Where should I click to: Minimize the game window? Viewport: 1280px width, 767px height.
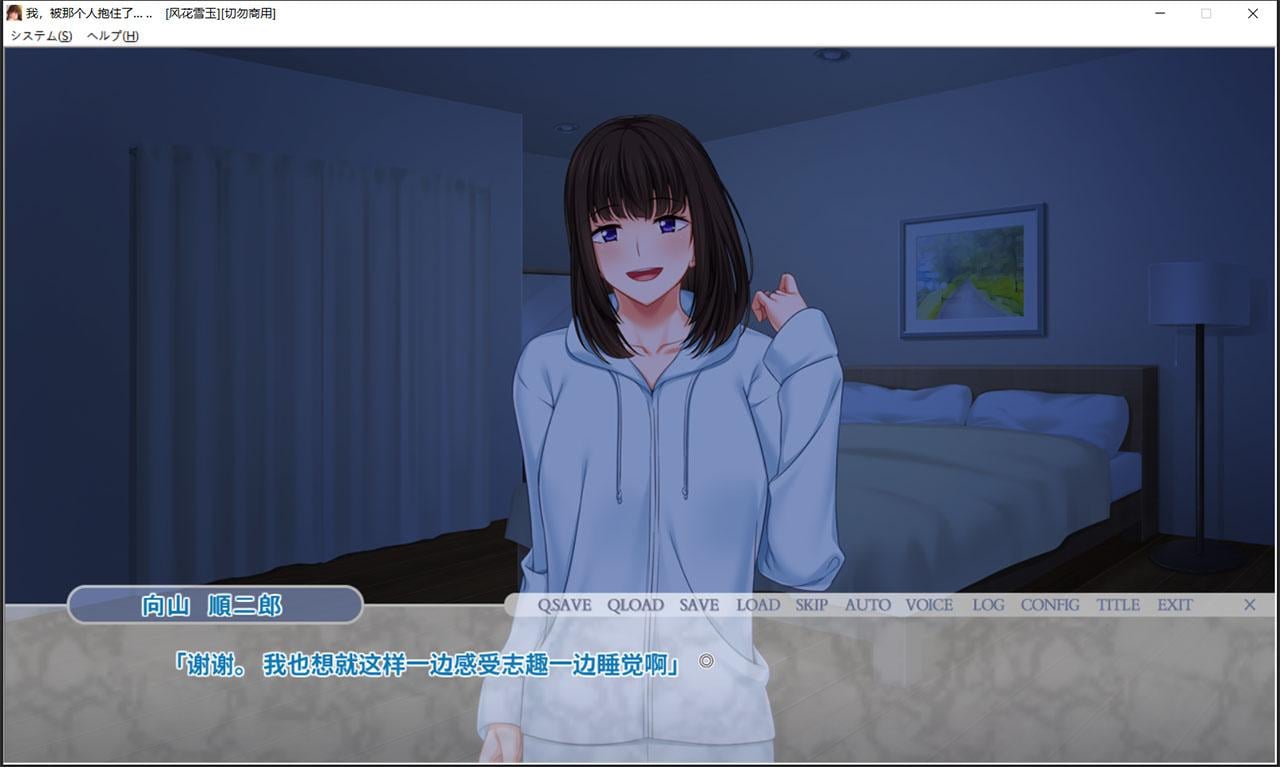[x=1160, y=13]
